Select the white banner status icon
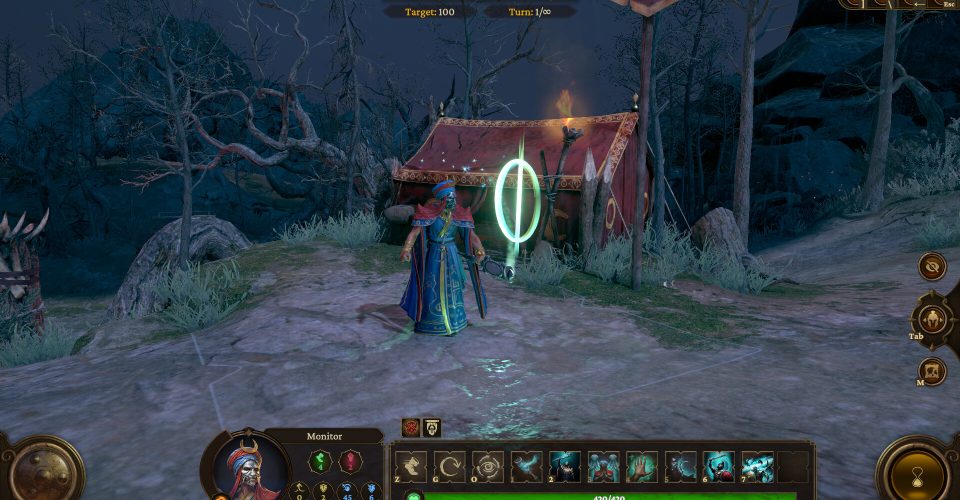960x500 pixels. tap(431, 427)
